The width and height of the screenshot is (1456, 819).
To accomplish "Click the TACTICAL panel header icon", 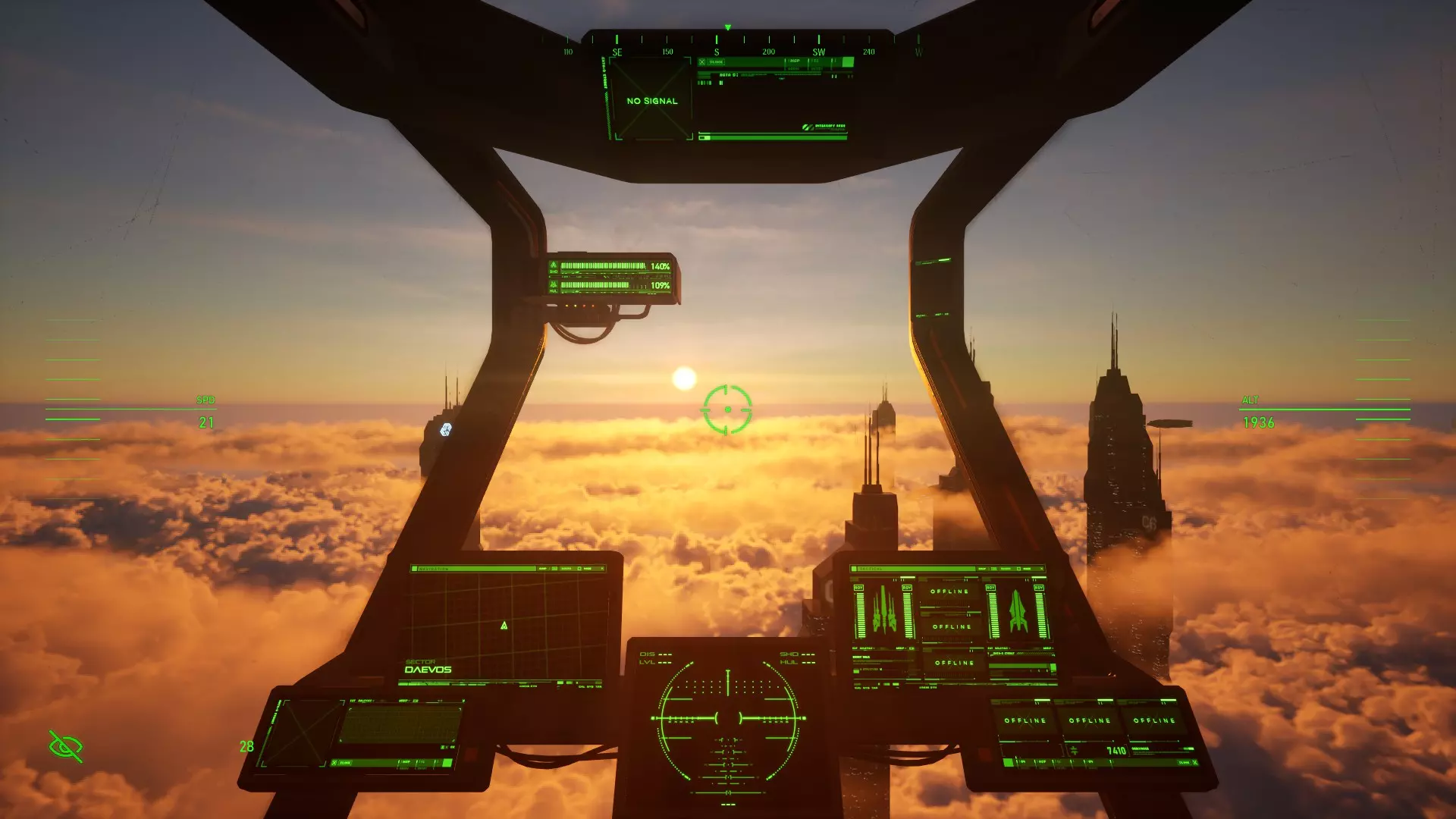I will coord(854,568).
